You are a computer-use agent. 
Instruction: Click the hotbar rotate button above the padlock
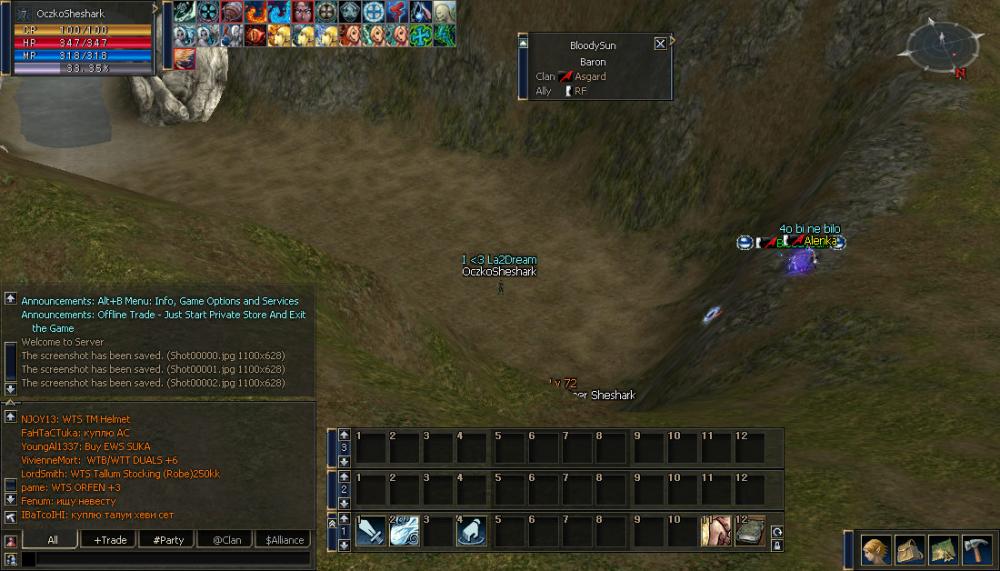coord(776,531)
